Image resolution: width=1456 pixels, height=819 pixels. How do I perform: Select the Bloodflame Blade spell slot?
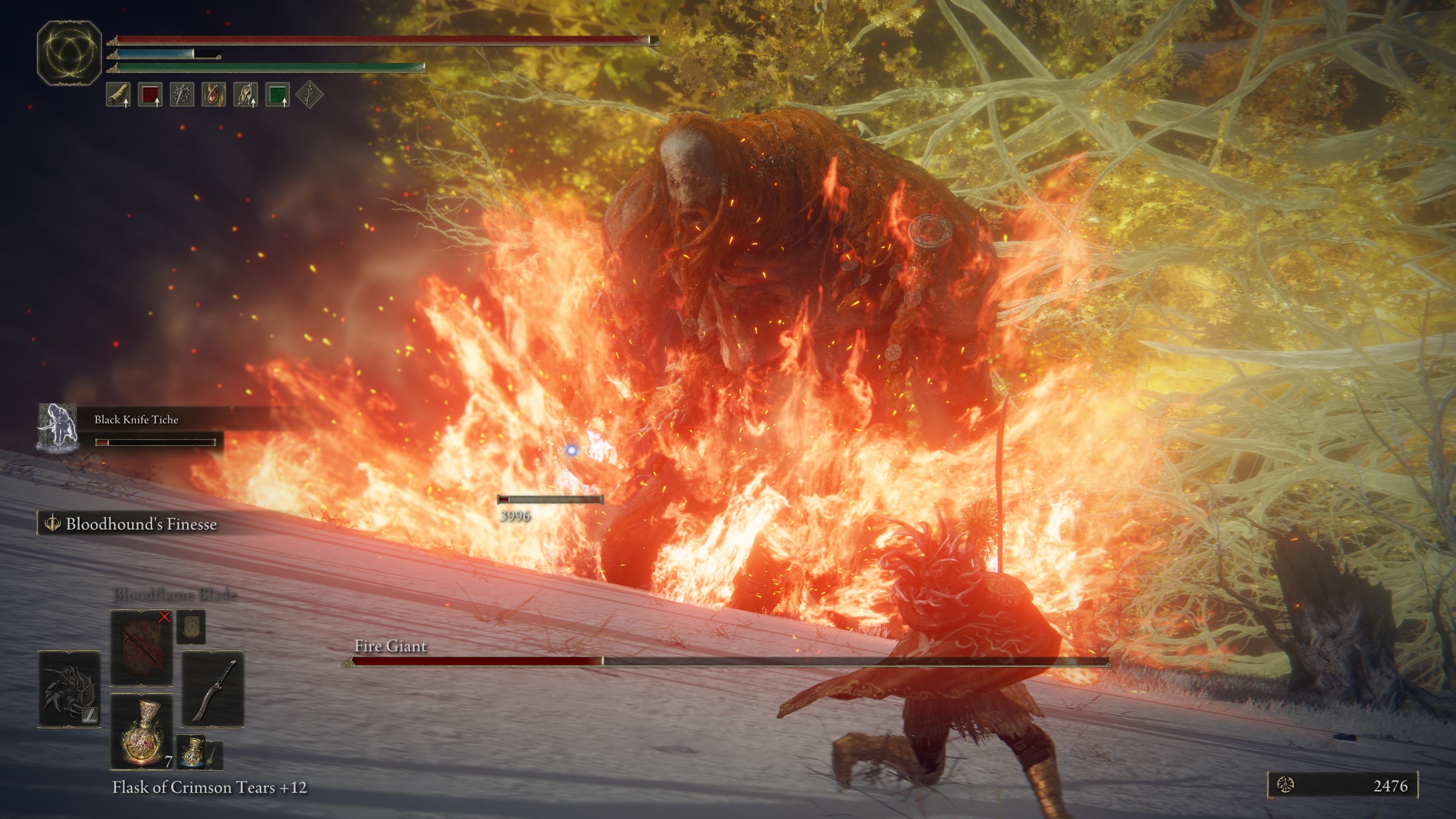click(x=141, y=647)
